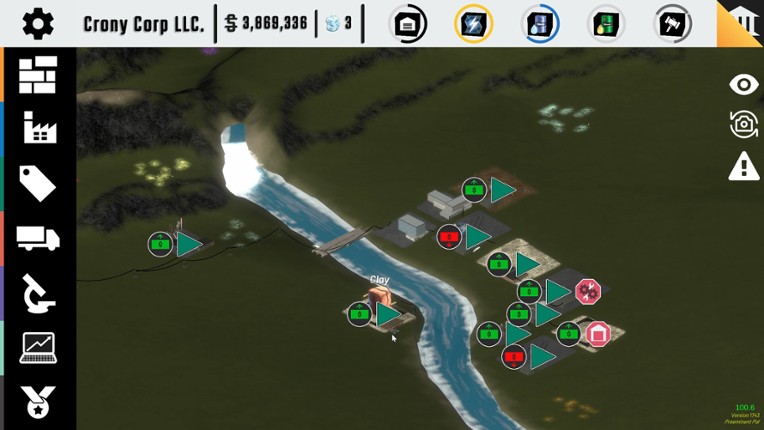
Task: Open the warning triangle alerts
Action: click(744, 166)
